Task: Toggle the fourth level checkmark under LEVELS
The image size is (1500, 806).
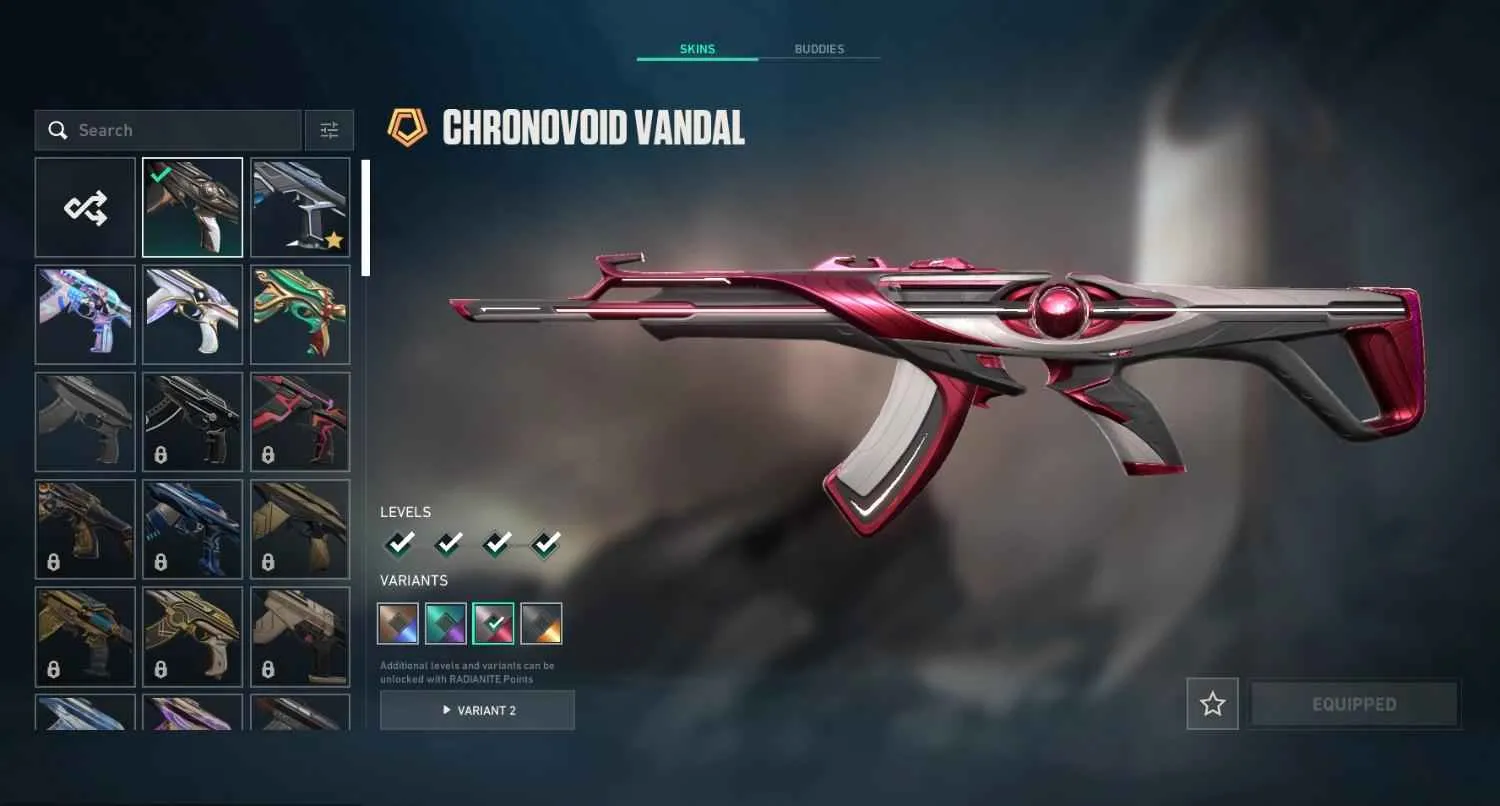Action: 543,542
